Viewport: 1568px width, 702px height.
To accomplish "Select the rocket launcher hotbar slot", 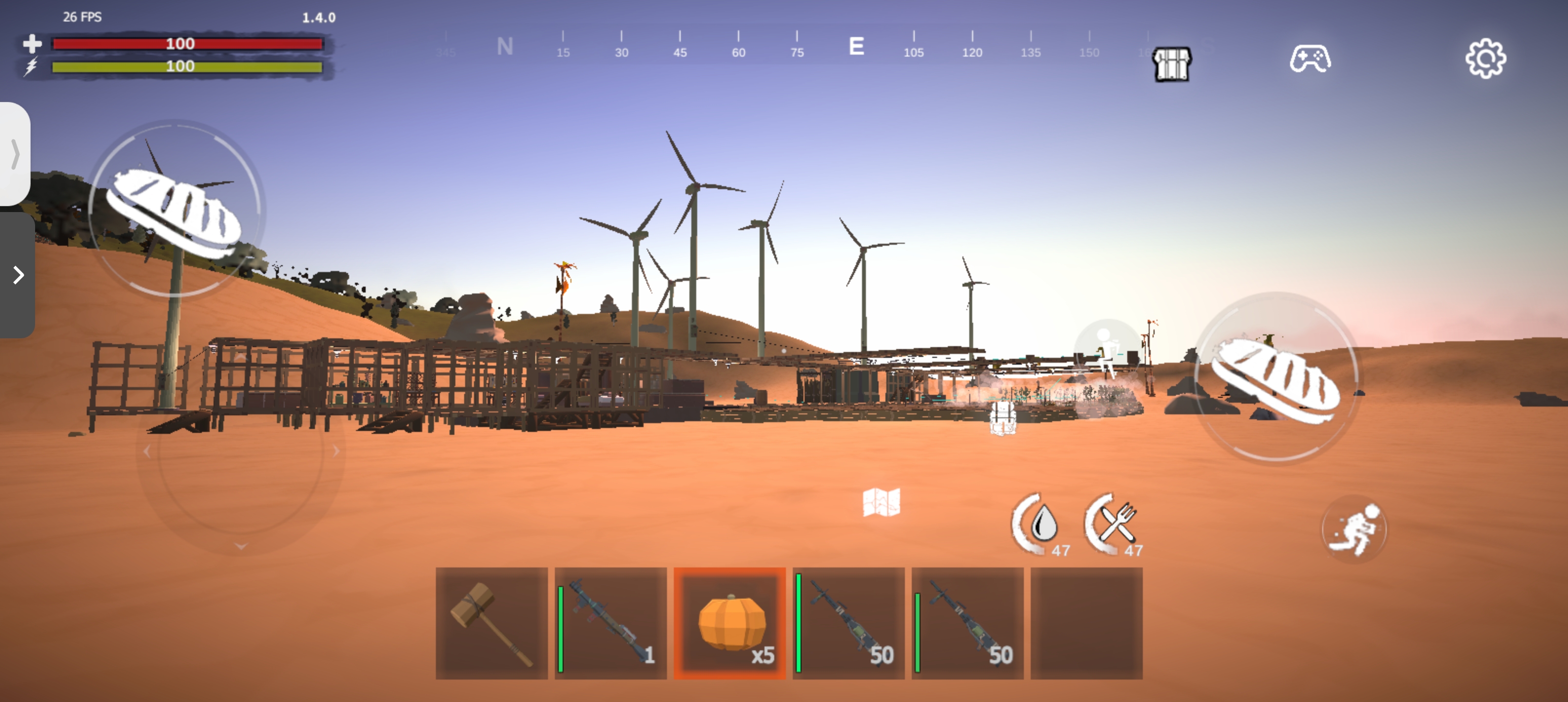I will [610, 623].
